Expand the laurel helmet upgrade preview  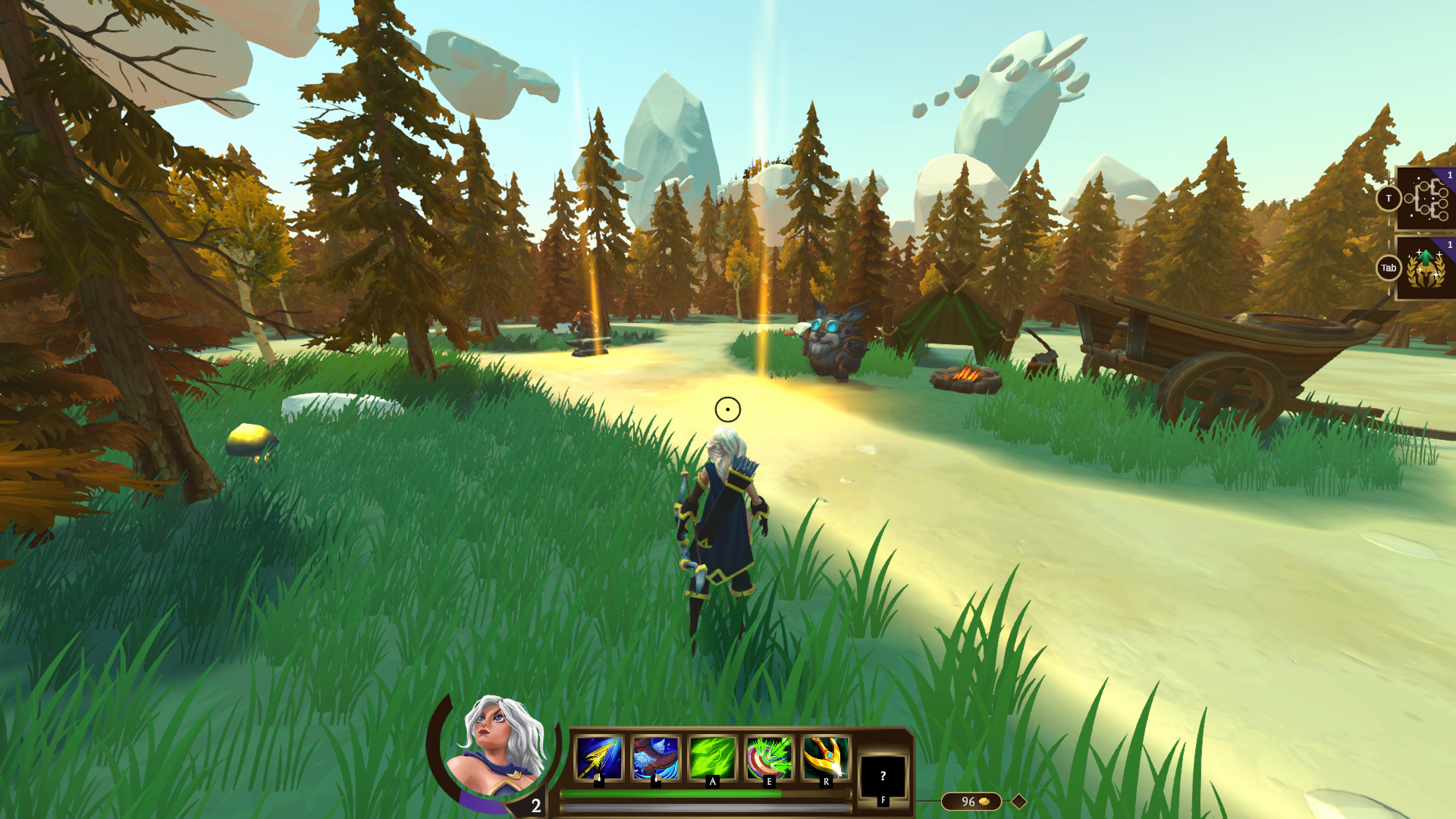pos(1426,269)
